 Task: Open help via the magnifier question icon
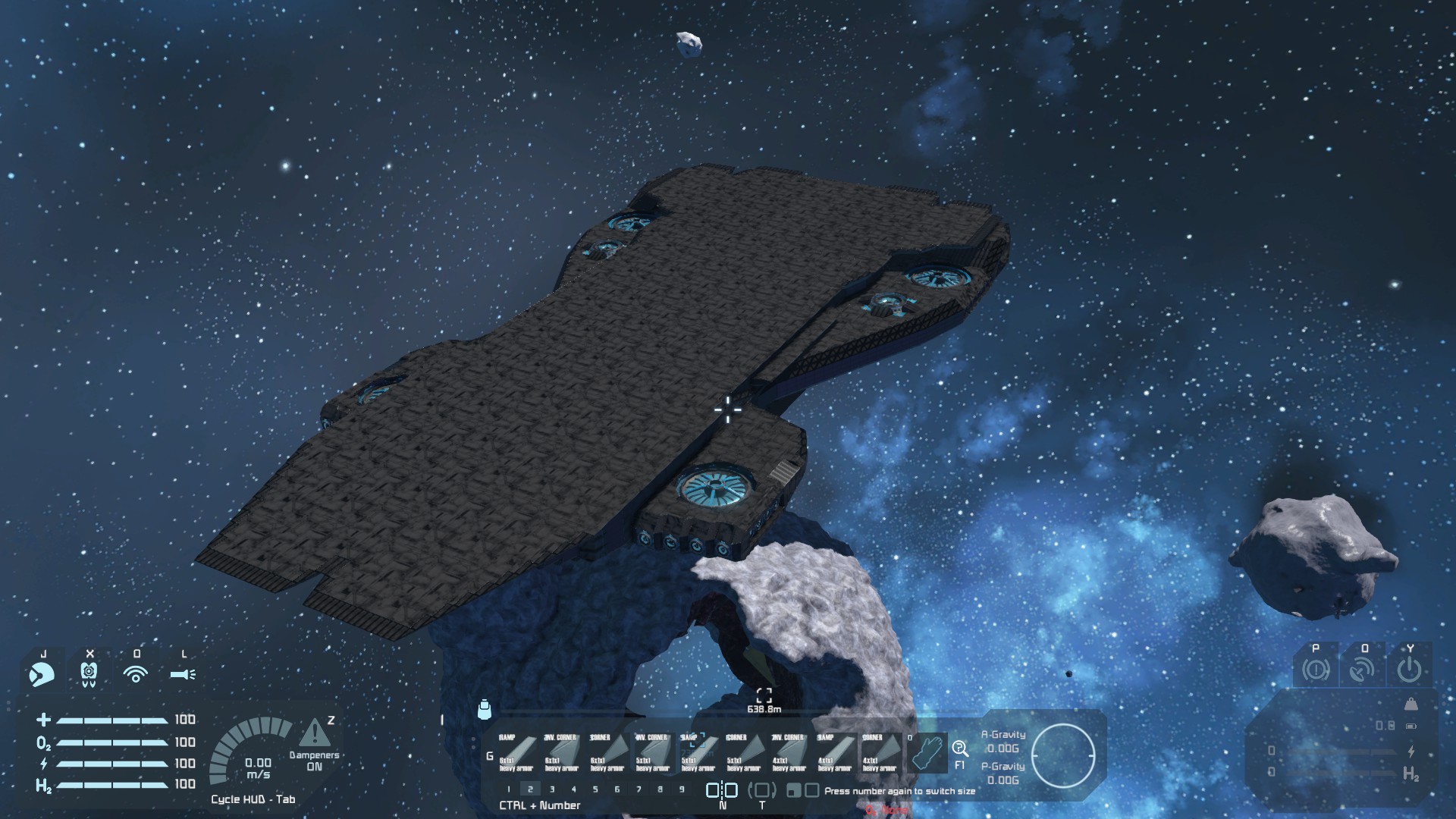(960, 749)
